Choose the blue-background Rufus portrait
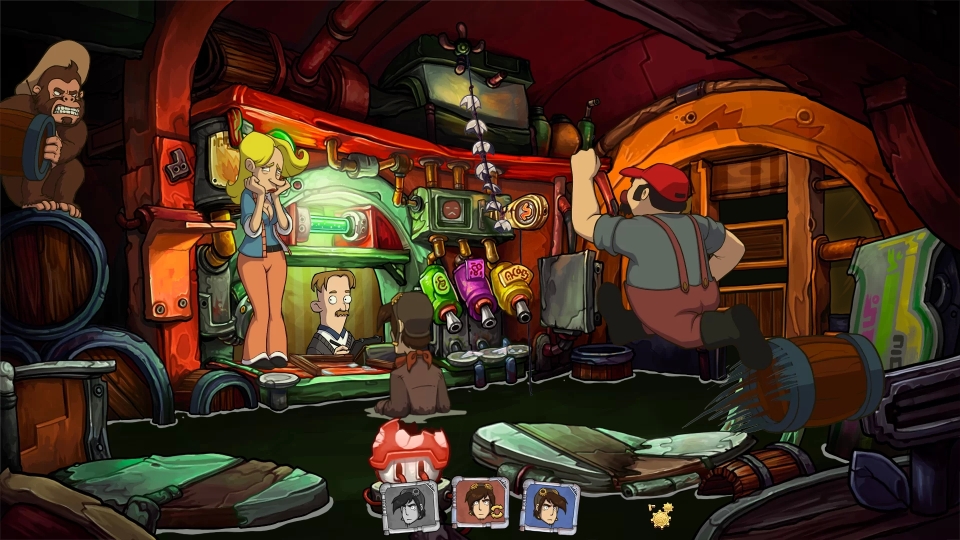The width and height of the screenshot is (960, 540). pyautogui.click(x=548, y=503)
